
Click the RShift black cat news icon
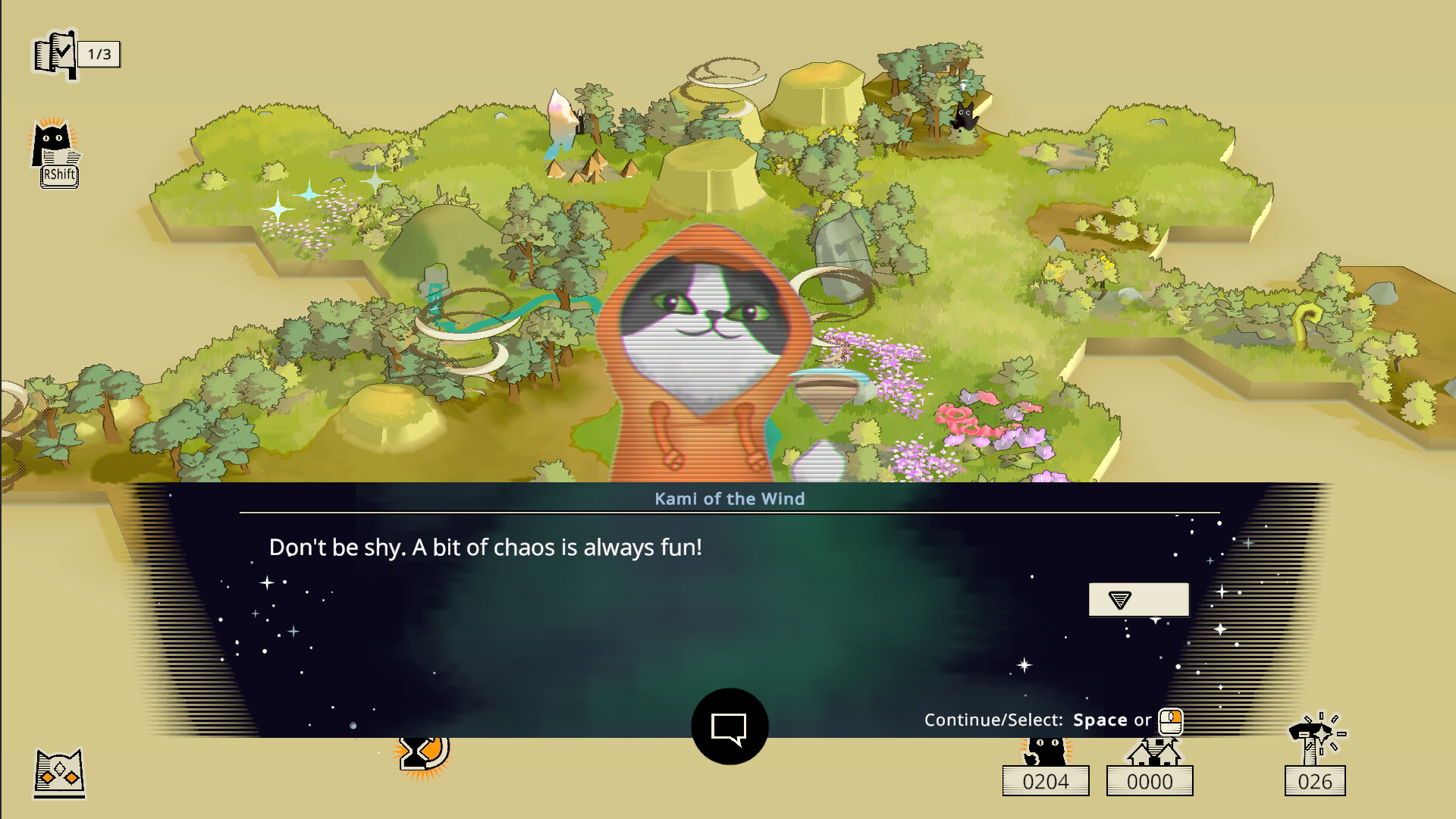point(56,148)
